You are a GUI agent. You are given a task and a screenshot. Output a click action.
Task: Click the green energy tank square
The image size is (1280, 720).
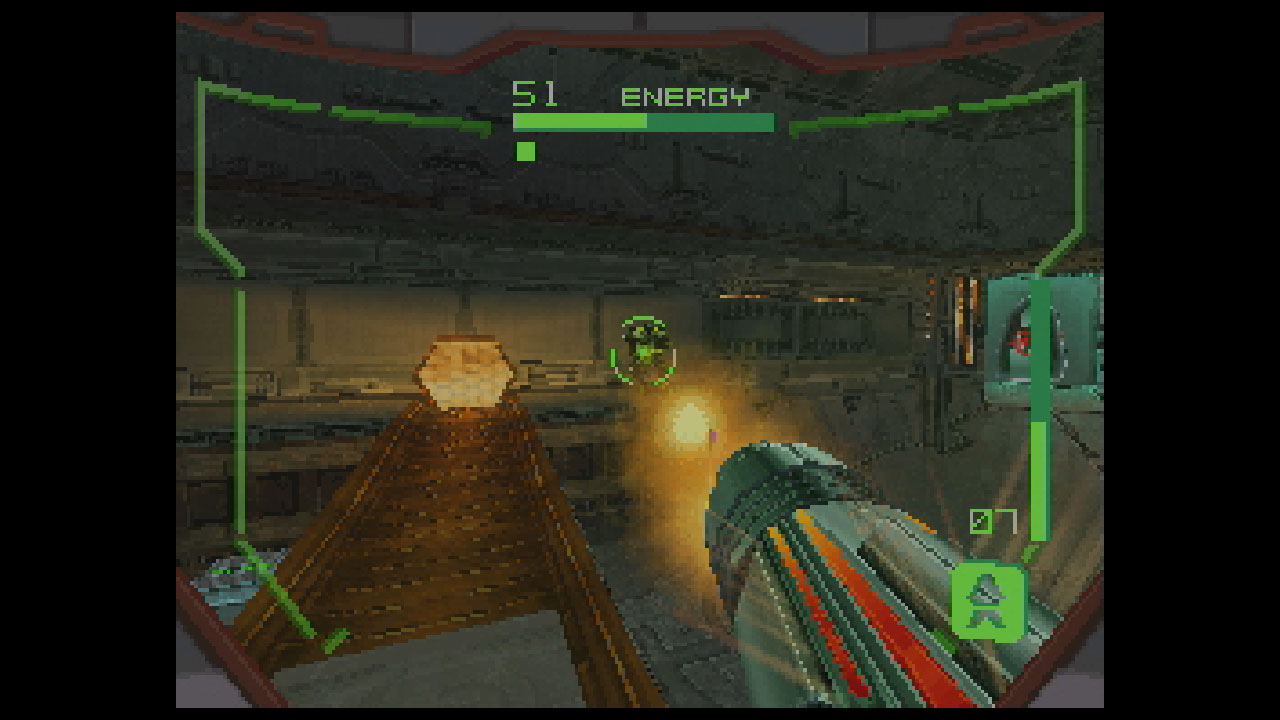tap(524, 151)
